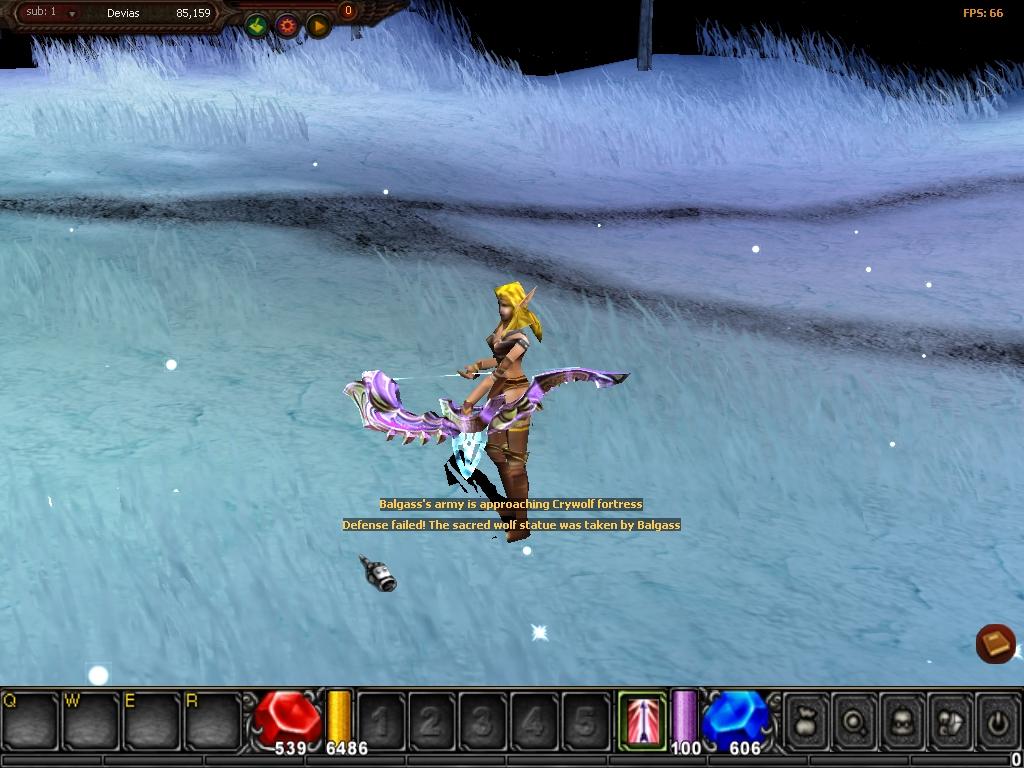Click the power button icon
This screenshot has height=768, width=1024.
pyautogui.click(x=997, y=718)
